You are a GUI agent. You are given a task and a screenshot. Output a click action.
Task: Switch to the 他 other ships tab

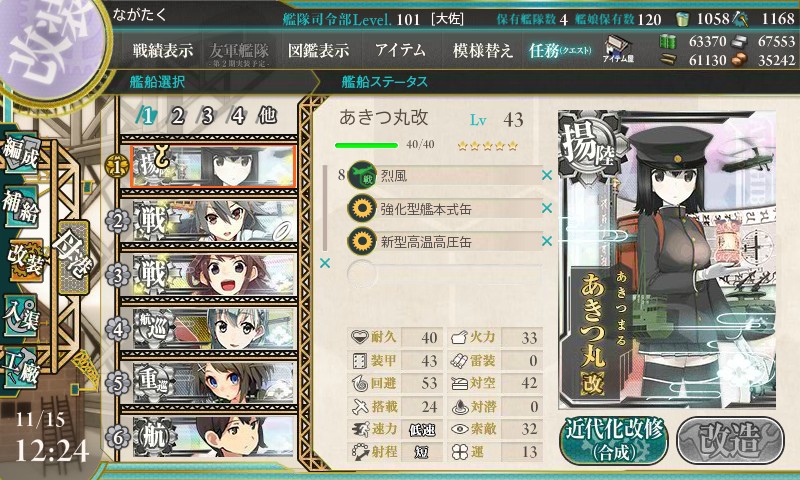(267, 115)
